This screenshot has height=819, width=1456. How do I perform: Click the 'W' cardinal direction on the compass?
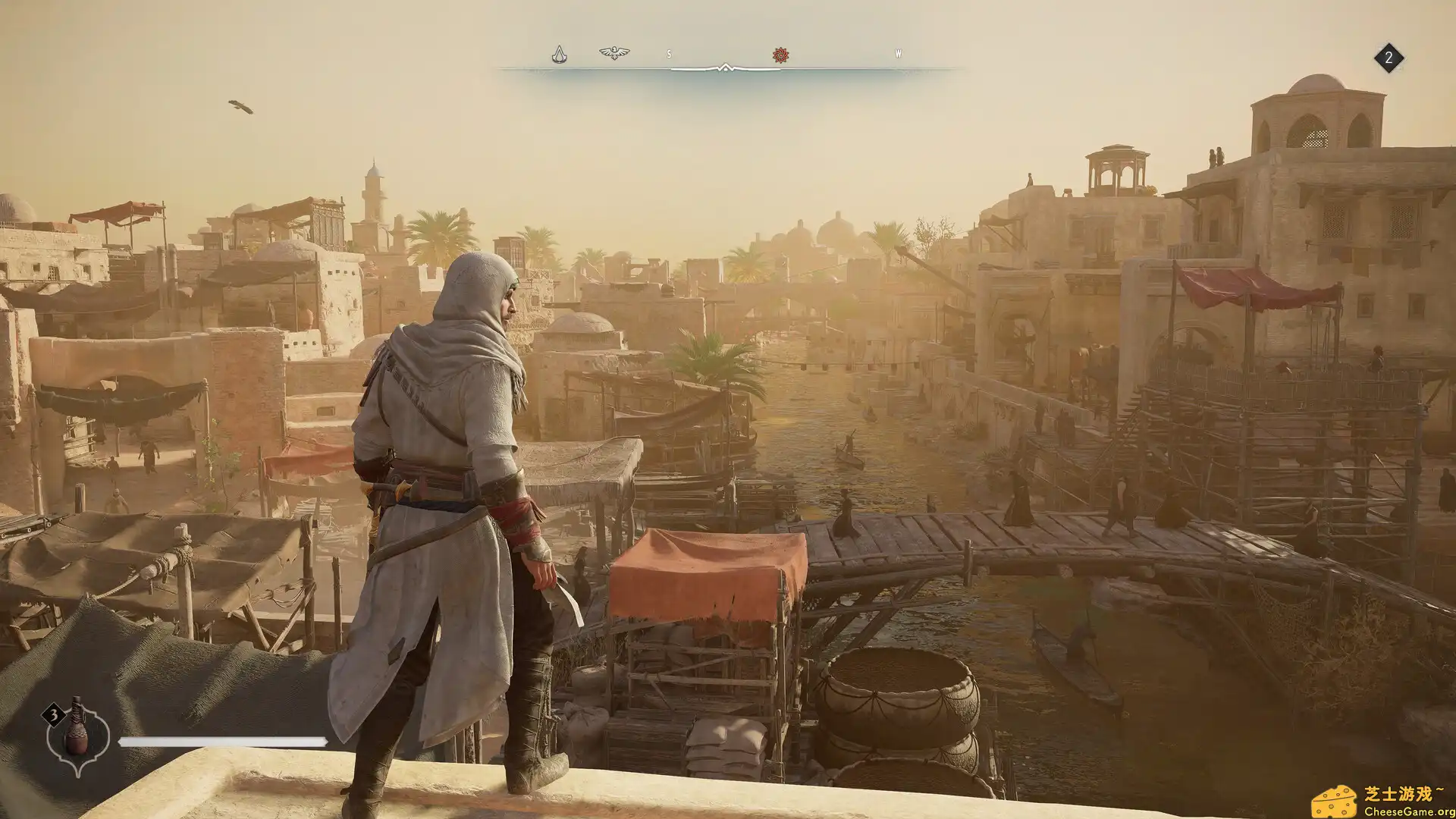pyautogui.click(x=898, y=53)
